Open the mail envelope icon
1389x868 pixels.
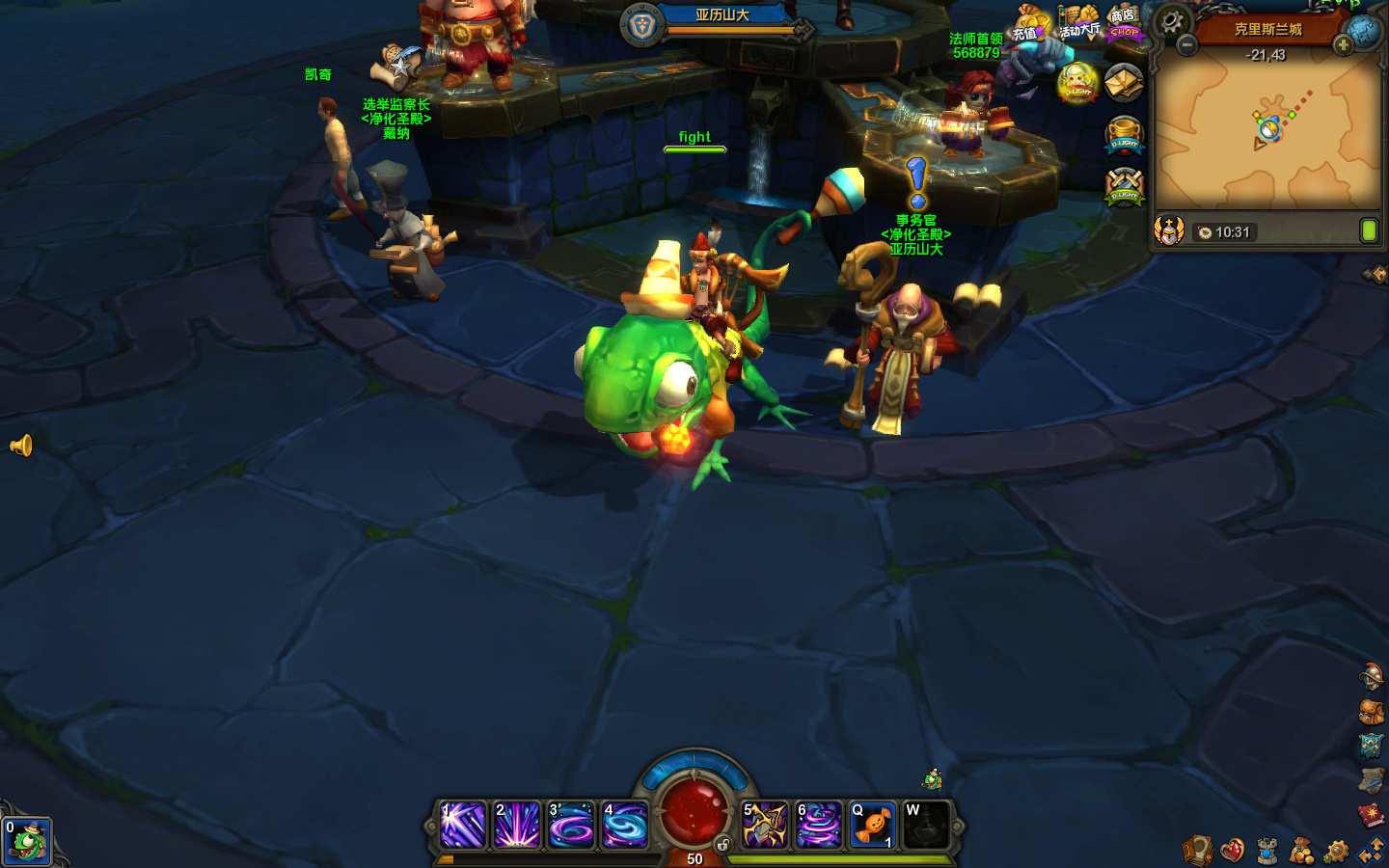pos(1124,83)
